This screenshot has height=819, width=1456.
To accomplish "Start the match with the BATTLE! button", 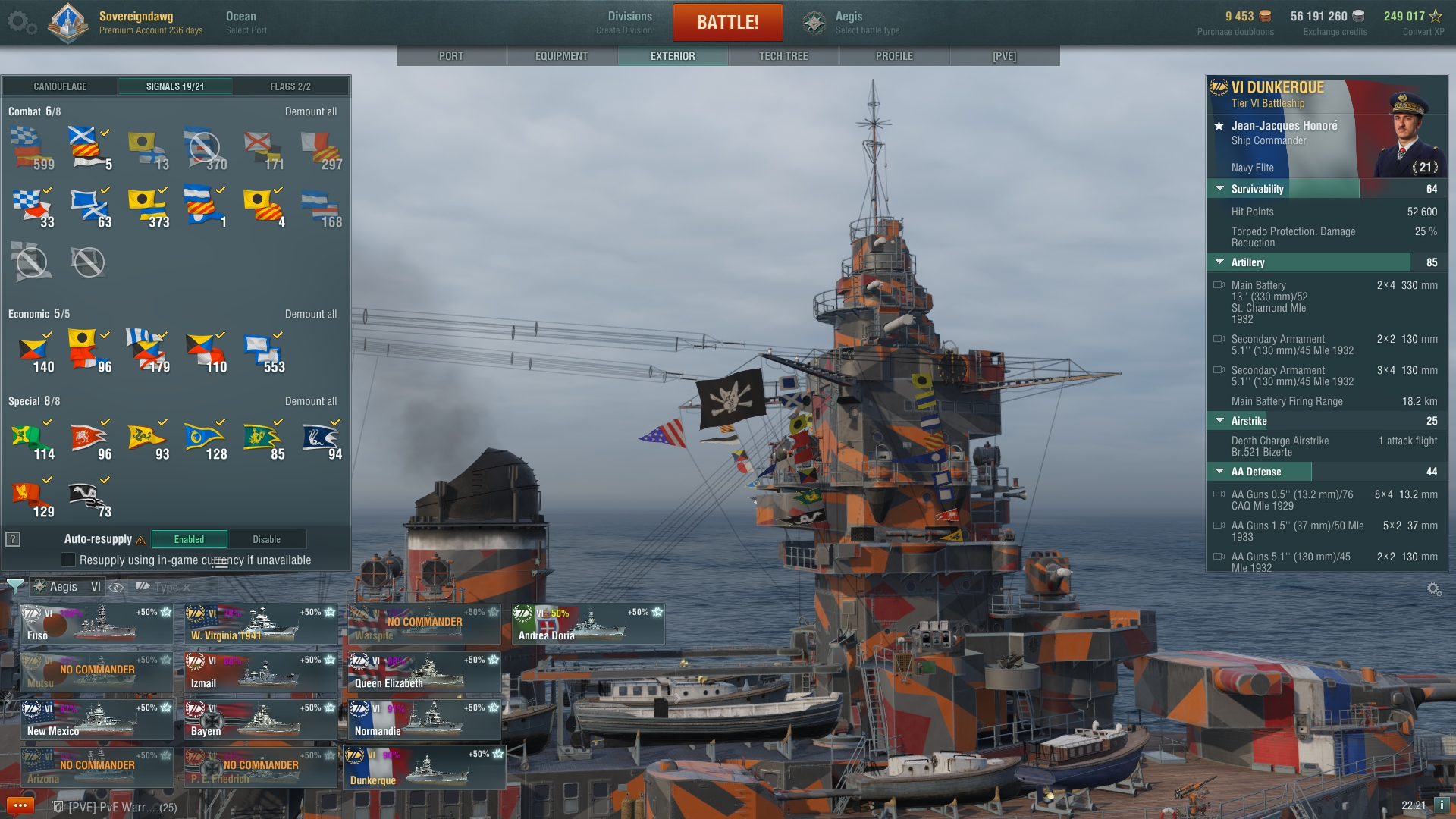I will point(727,22).
